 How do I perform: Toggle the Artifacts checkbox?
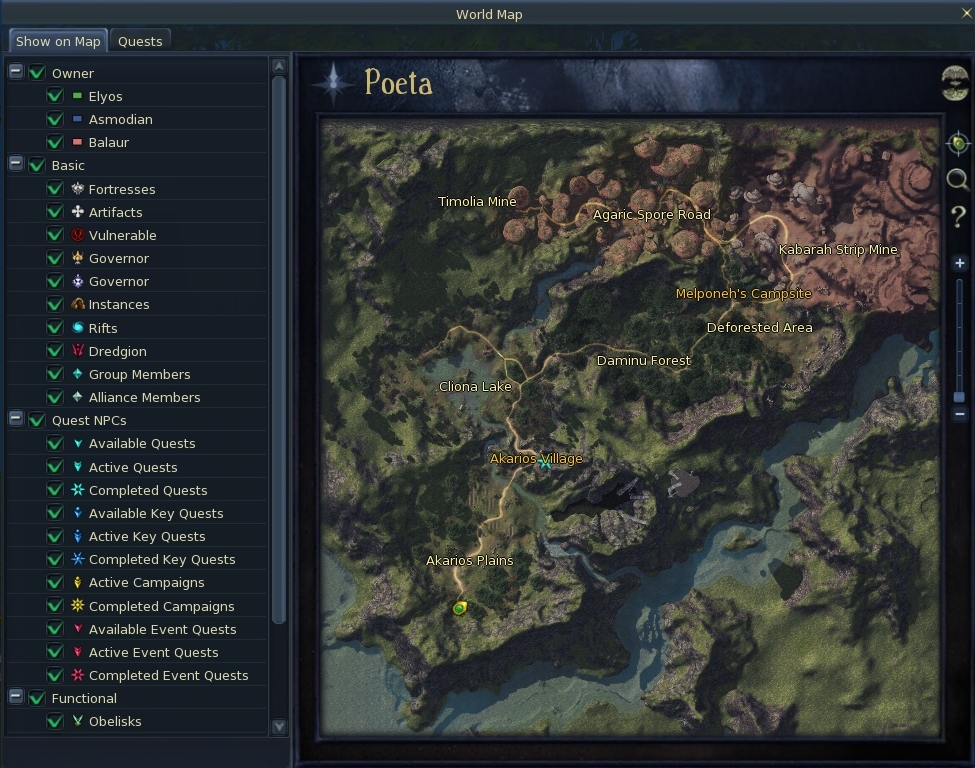pos(55,212)
